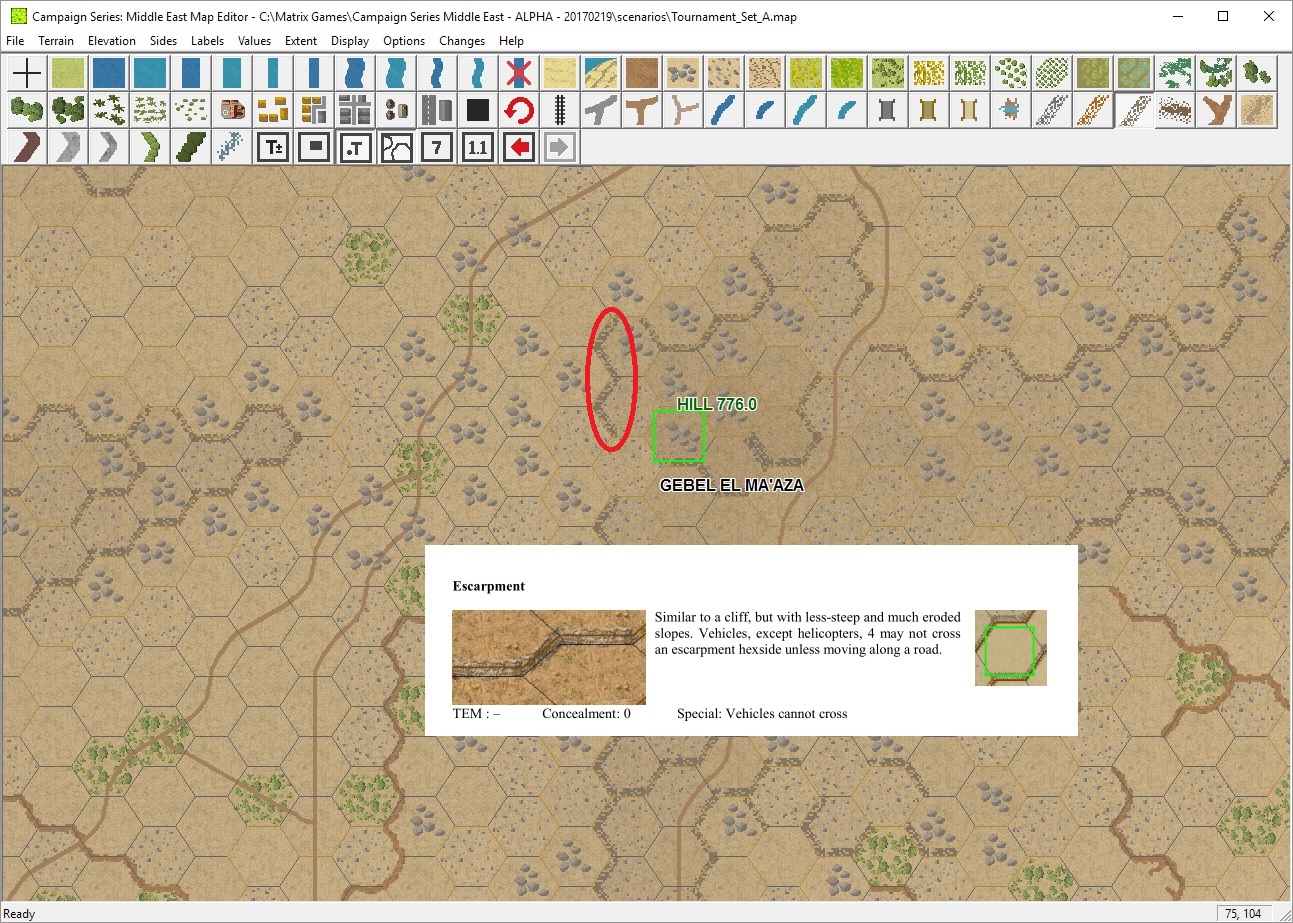Click the red undo arrow tool
This screenshot has width=1293, height=923.
point(519,110)
